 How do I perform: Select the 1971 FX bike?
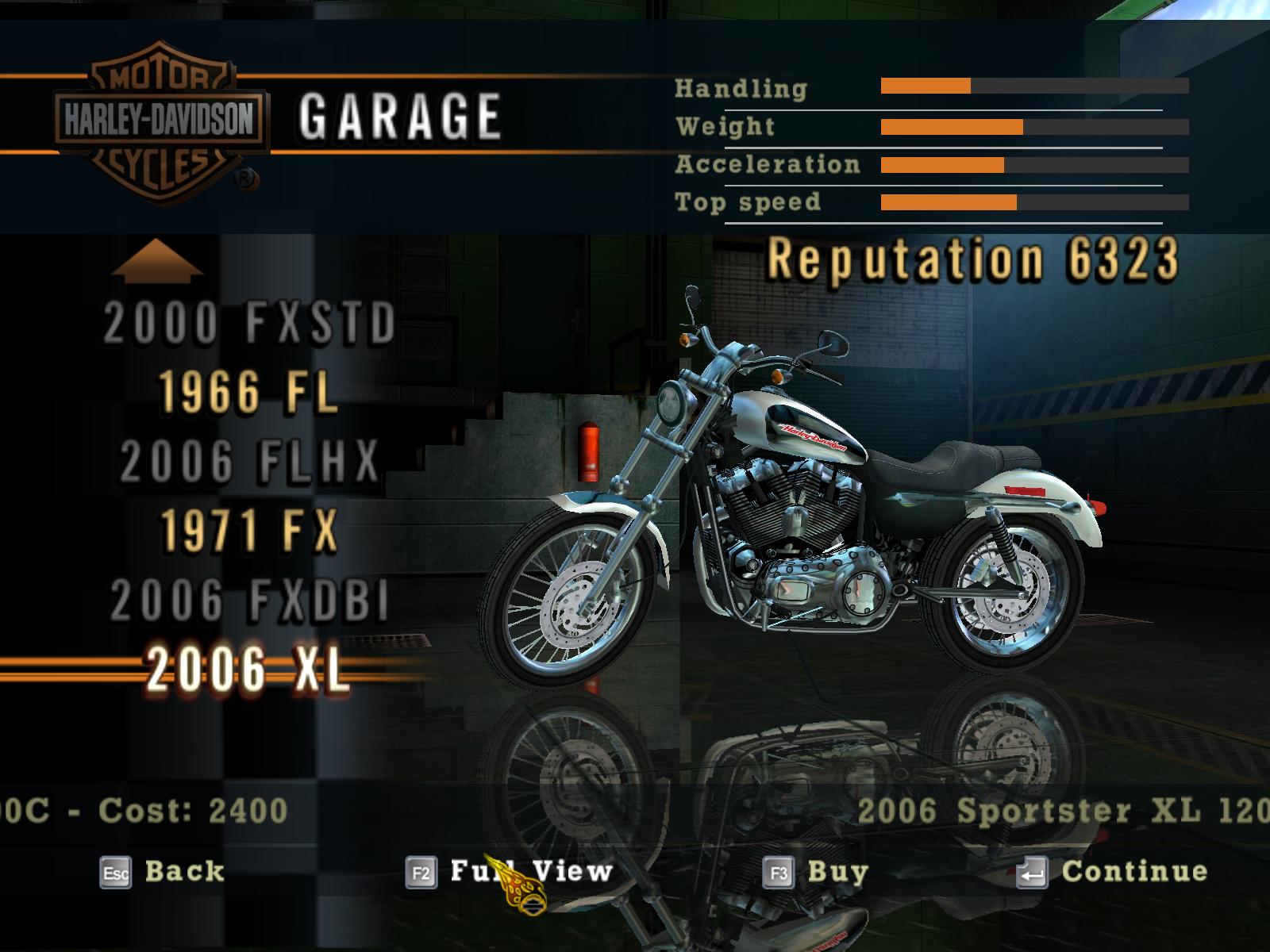249,530
